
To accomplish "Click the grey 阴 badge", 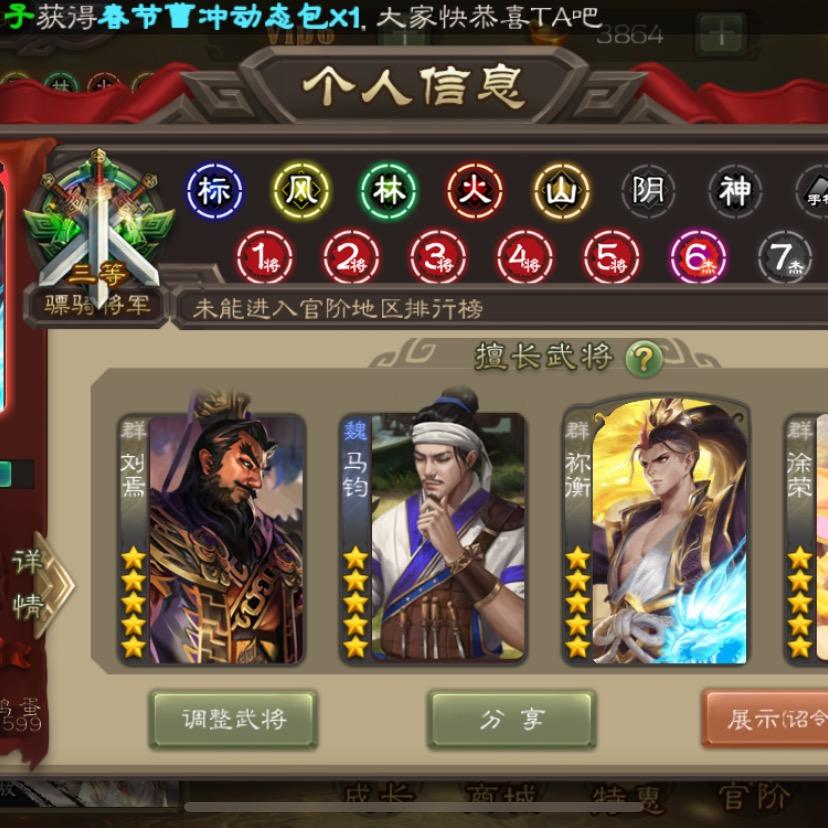I will (x=648, y=190).
